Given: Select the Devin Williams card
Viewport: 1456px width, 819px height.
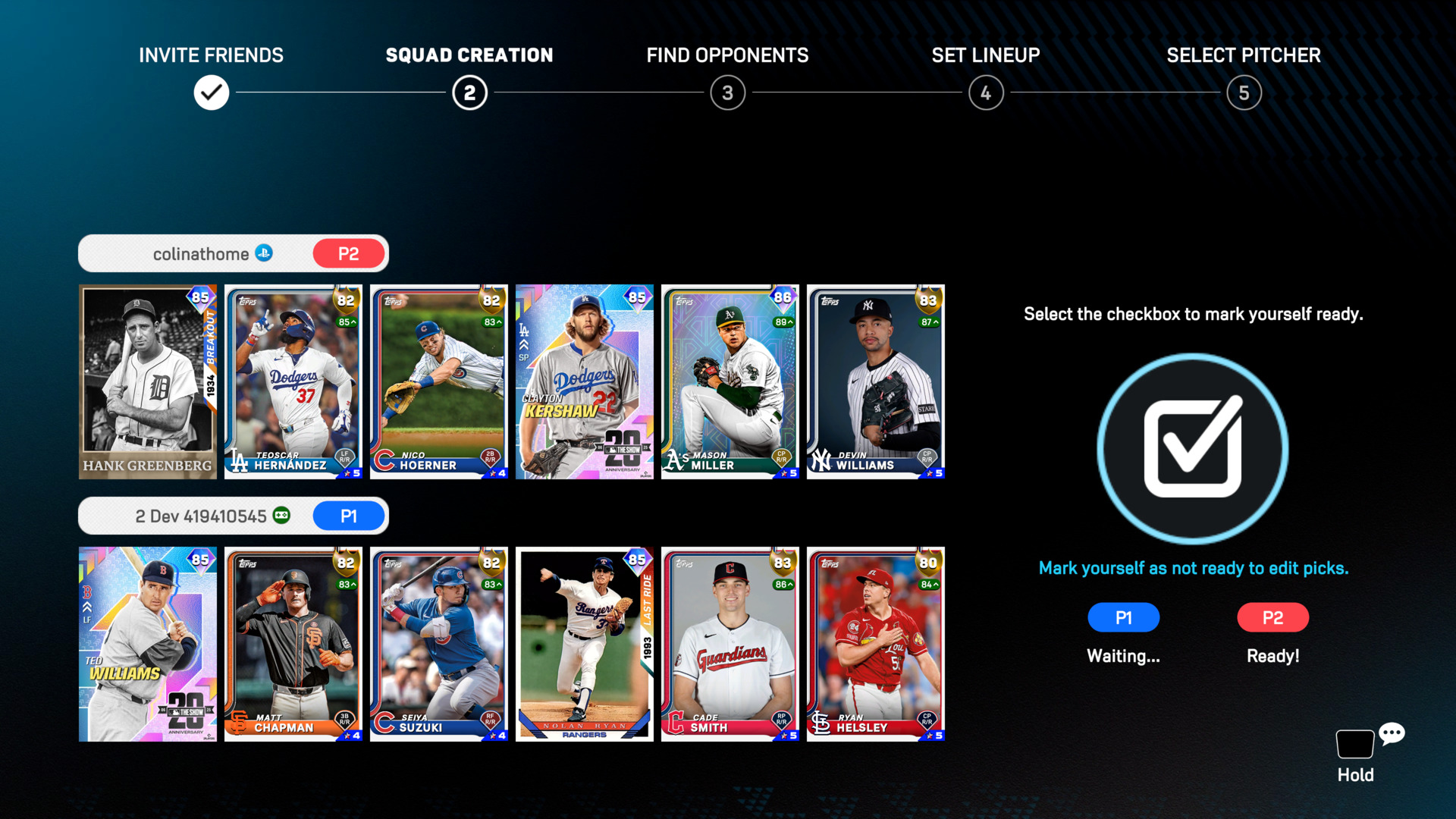Looking at the screenshot, I should [876, 381].
